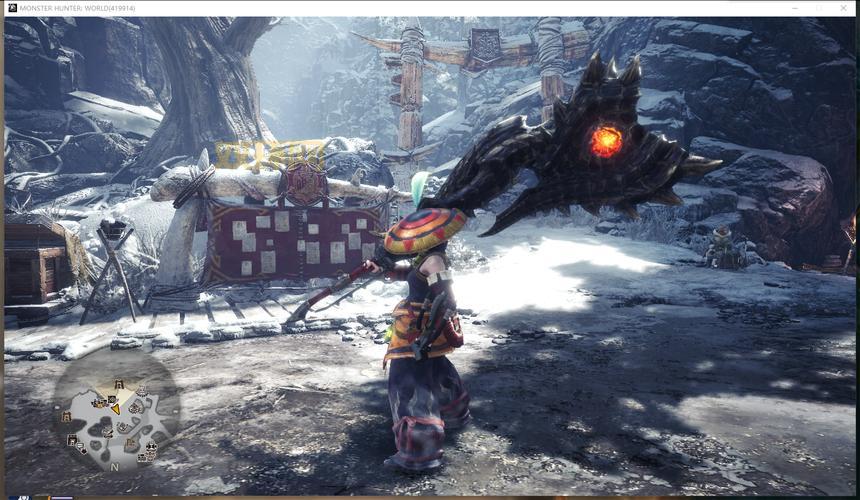
Task: Close the Monster Hunter: World window
Action: pyautogui.click(x=845, y=8)
